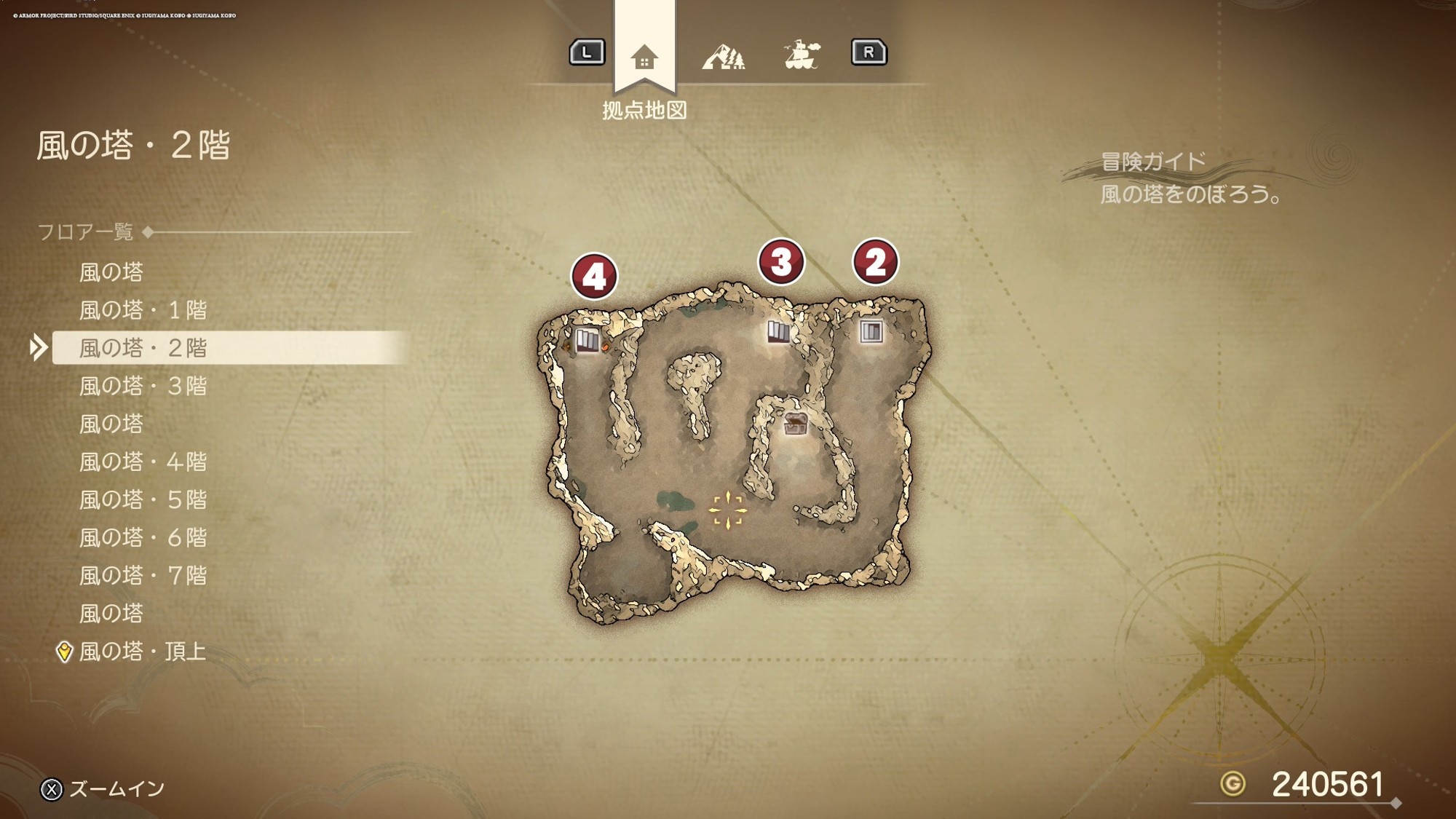
Task: Show the 風の塔・5階 floor map
Action: [x=143, y=499]
